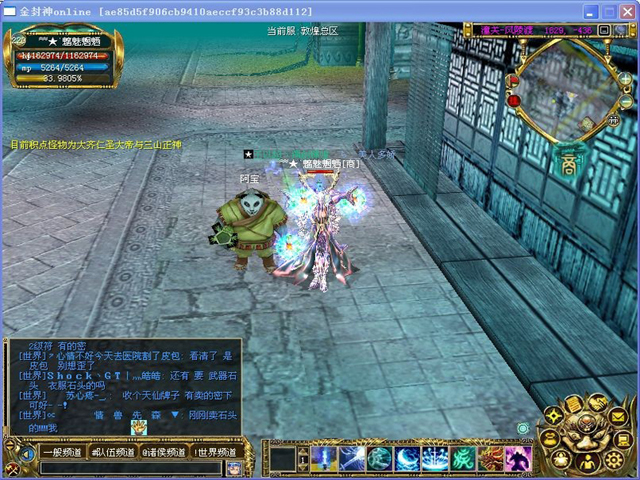The width and height of the screenshot is (640, 480).
Task: Open the mail envelope icon
Action: point(618,415)
